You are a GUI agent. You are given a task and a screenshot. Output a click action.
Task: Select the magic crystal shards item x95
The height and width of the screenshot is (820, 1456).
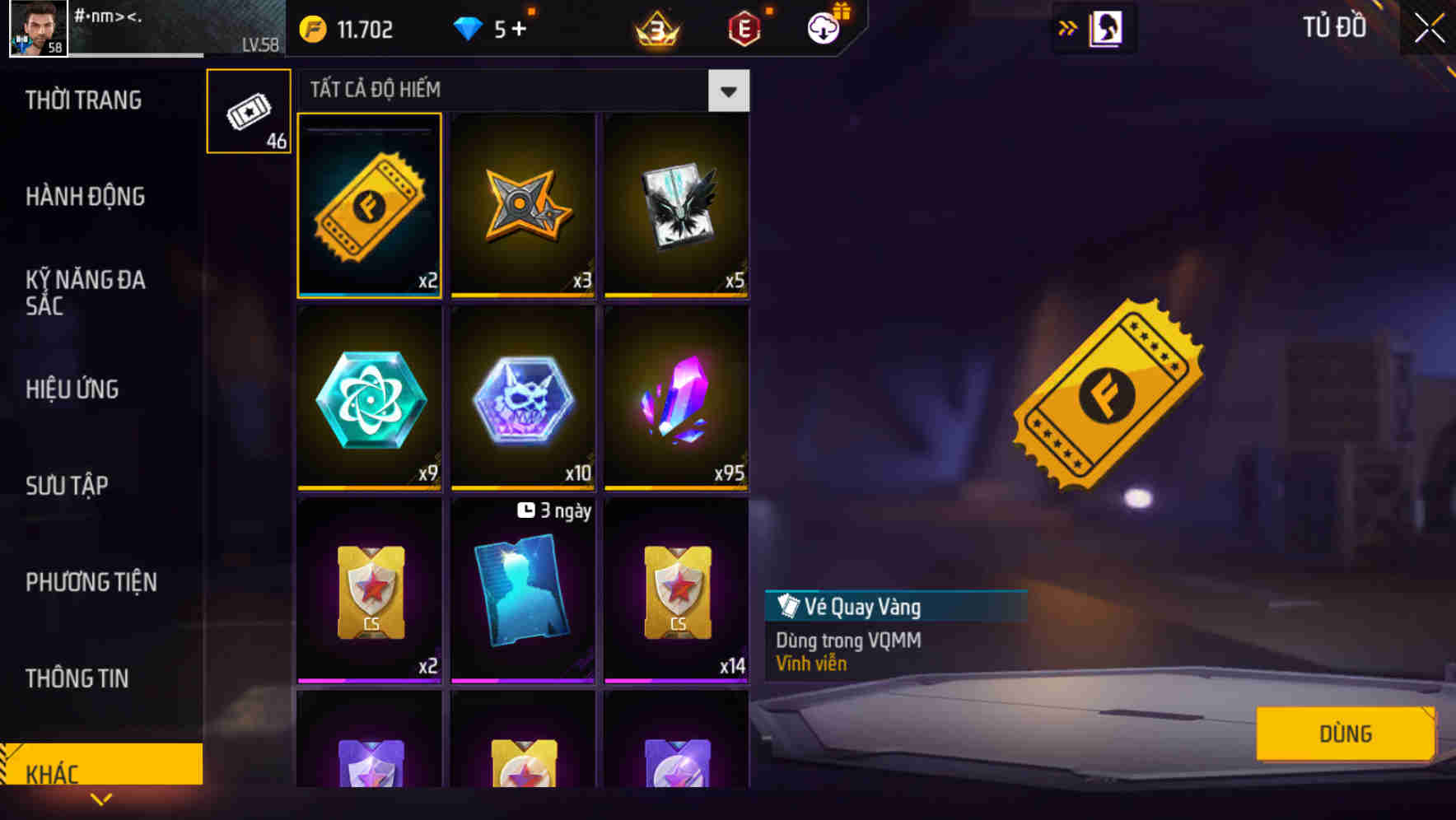pyautogui.click(x=675, y=399)
